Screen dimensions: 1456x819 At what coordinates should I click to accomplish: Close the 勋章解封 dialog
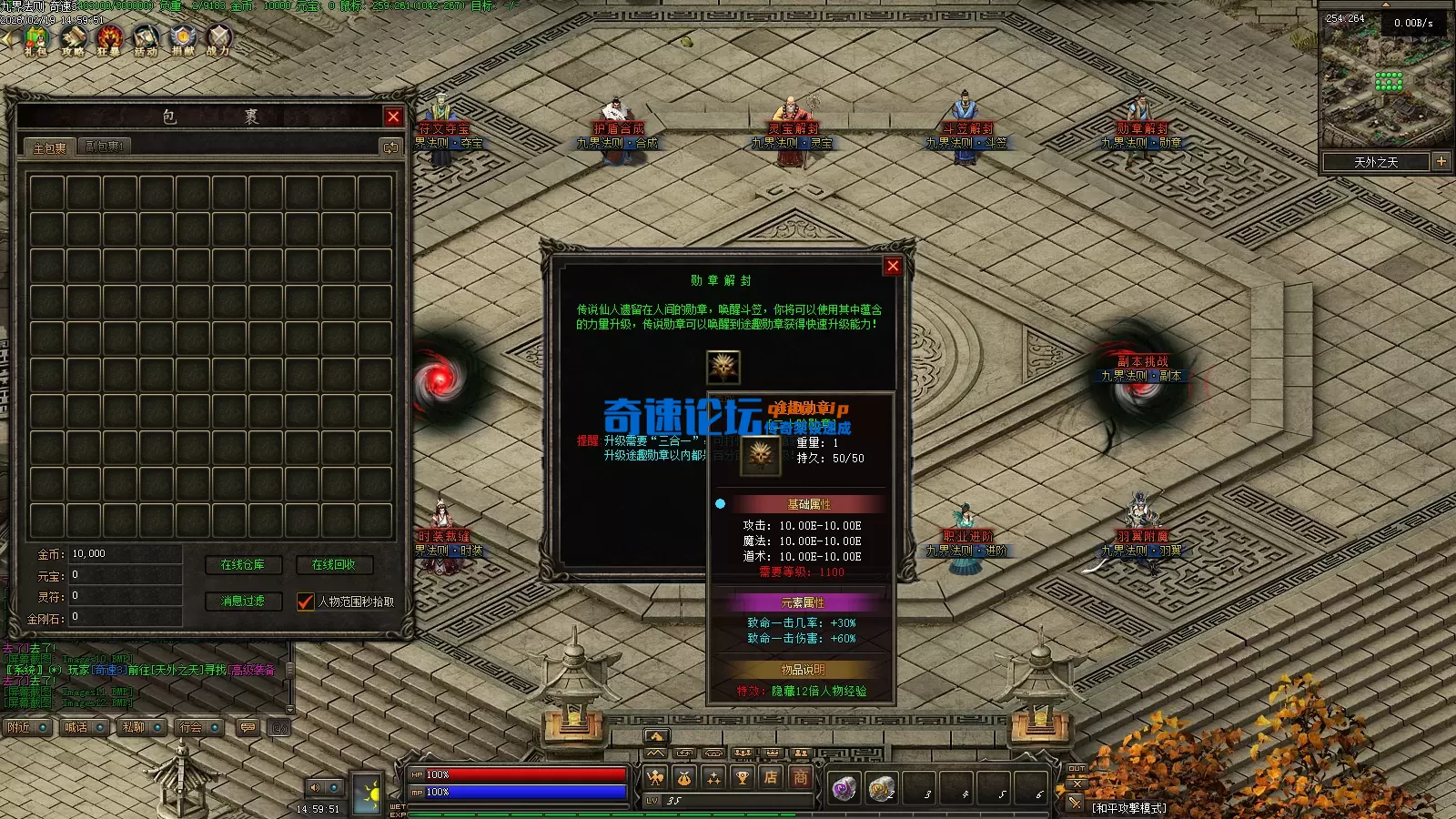(x=893, y=266)
